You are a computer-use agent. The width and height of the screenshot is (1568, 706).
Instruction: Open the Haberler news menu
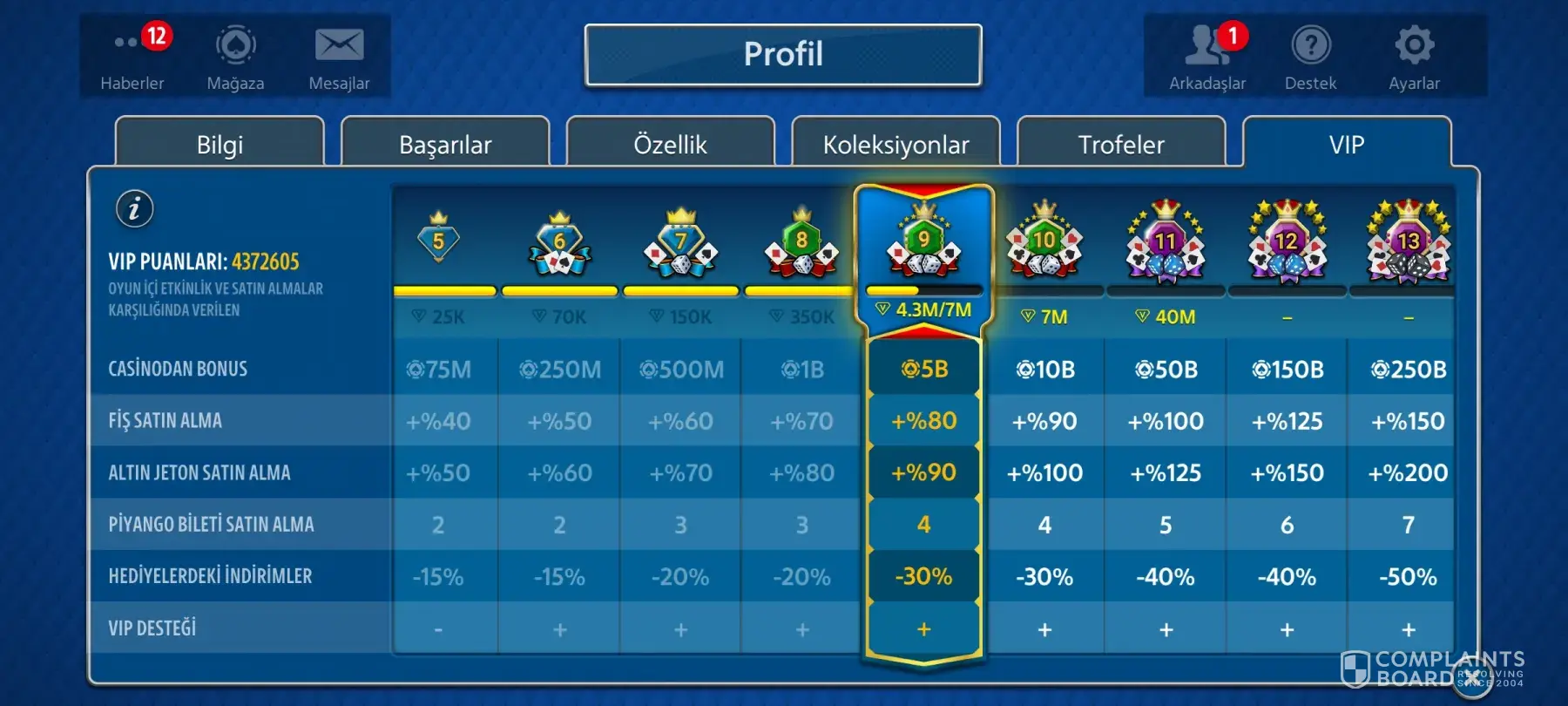click(x=132, y=56)
